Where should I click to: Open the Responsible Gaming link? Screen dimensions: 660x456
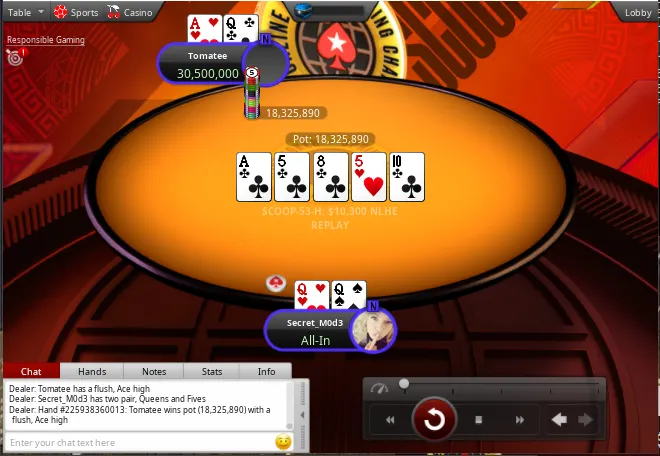pyautogui.click(x=46, y=40)
